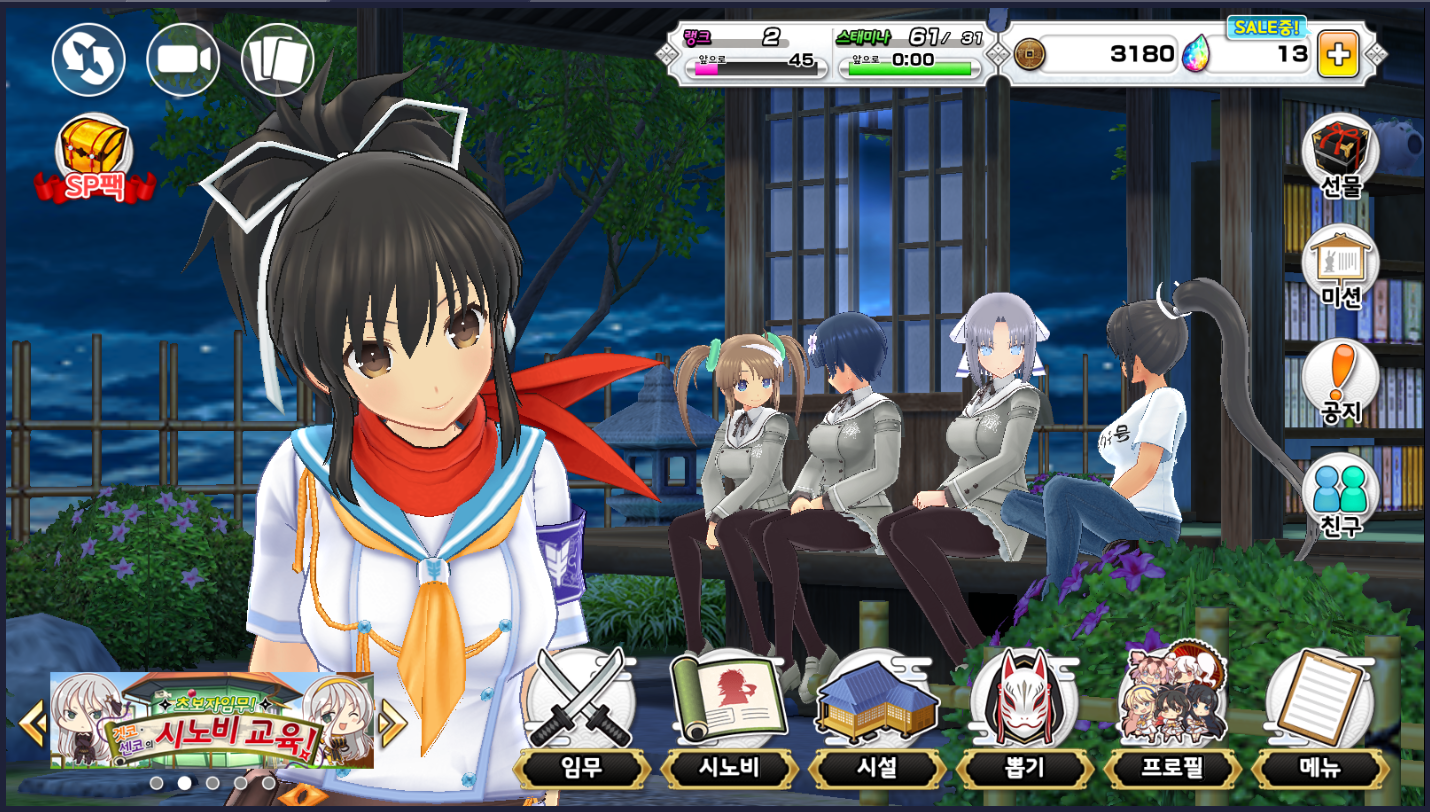1430x812 pixels.
Task: Show the previous banner with left arrow
Action: [x=32, y=721]
